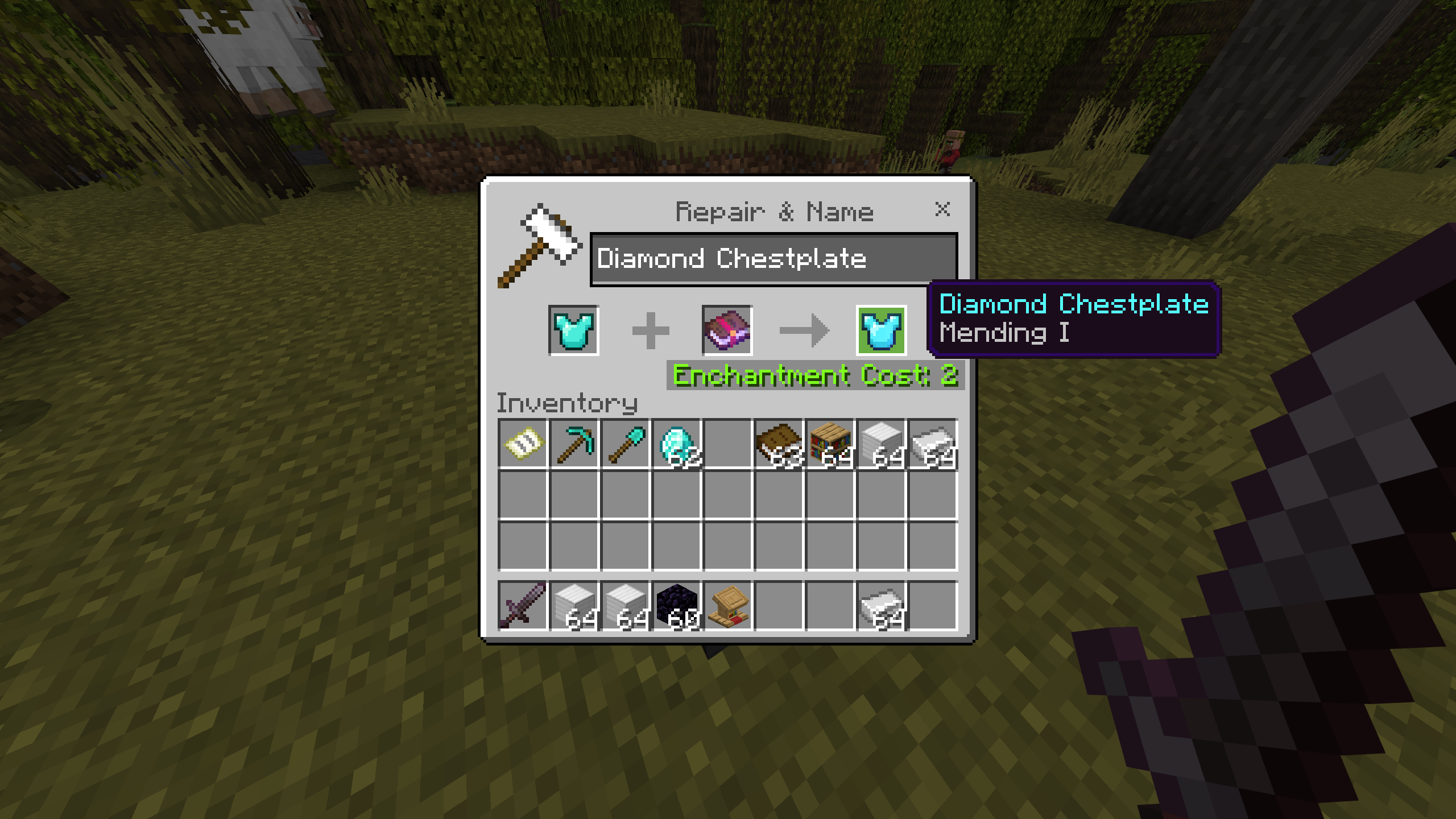The height and width of the screenshot is (819, 1456).
Task: Click the item name text field
Action: tap(773, 259)
